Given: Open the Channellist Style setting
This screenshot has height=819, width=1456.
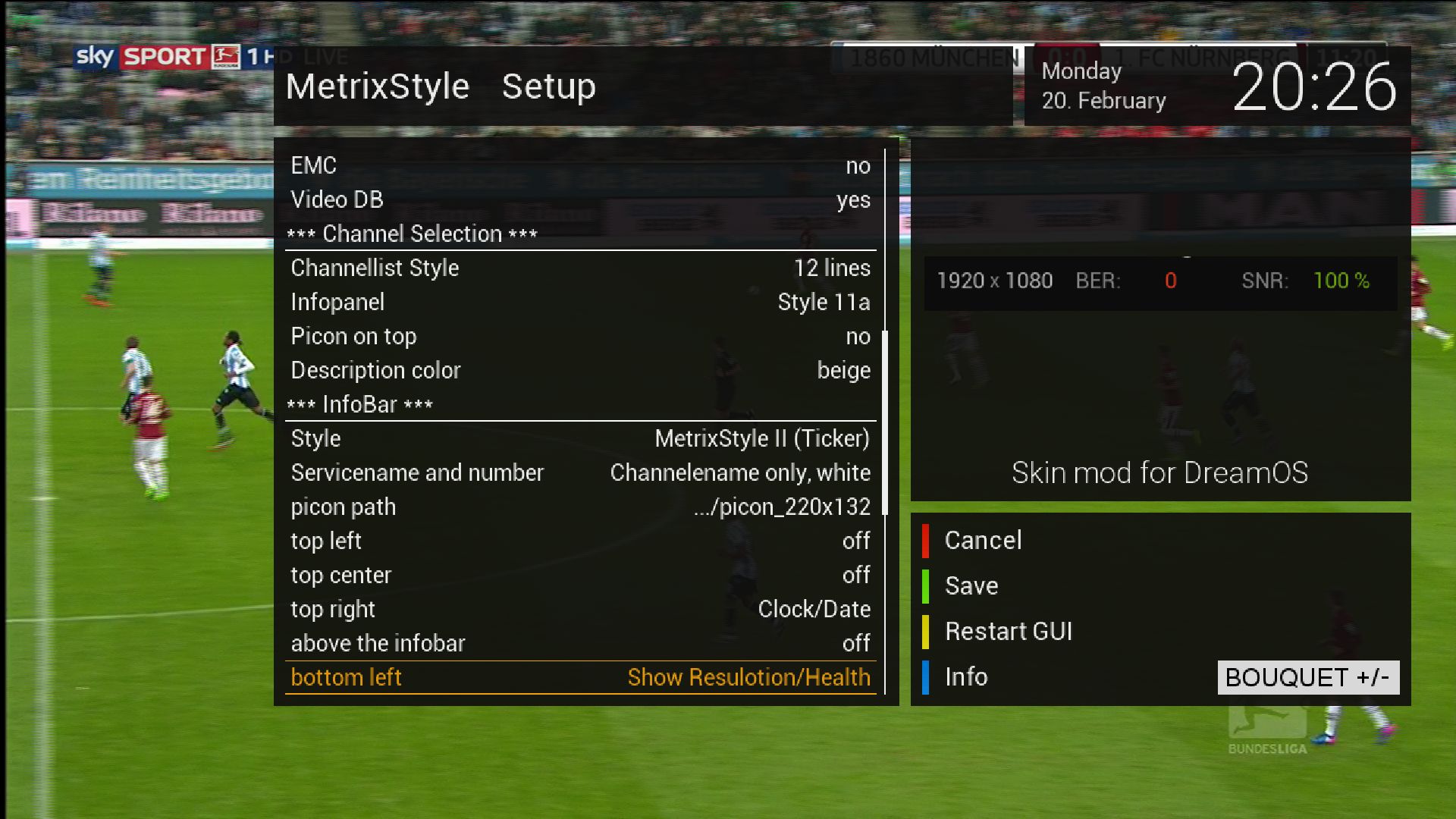Looking at the screenshot, I should point(580,268).
